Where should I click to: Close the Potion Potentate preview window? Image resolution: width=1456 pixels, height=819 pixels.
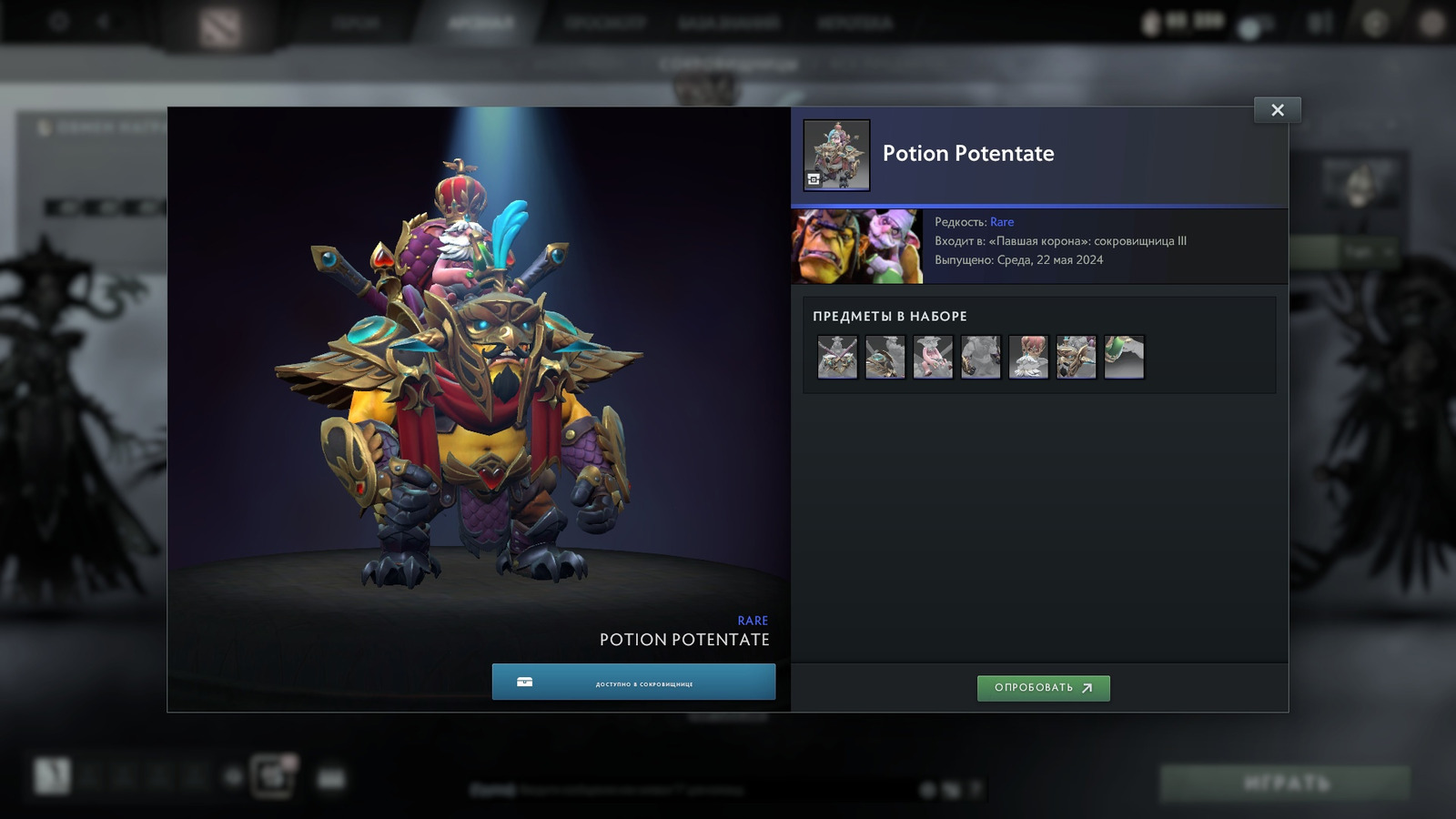click(1277, 110)
